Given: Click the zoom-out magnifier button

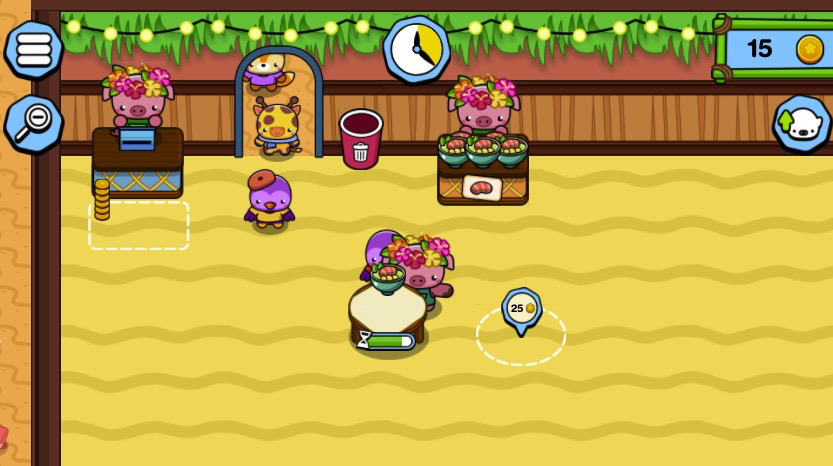Looking at the screenshot, I should (33, 123).
